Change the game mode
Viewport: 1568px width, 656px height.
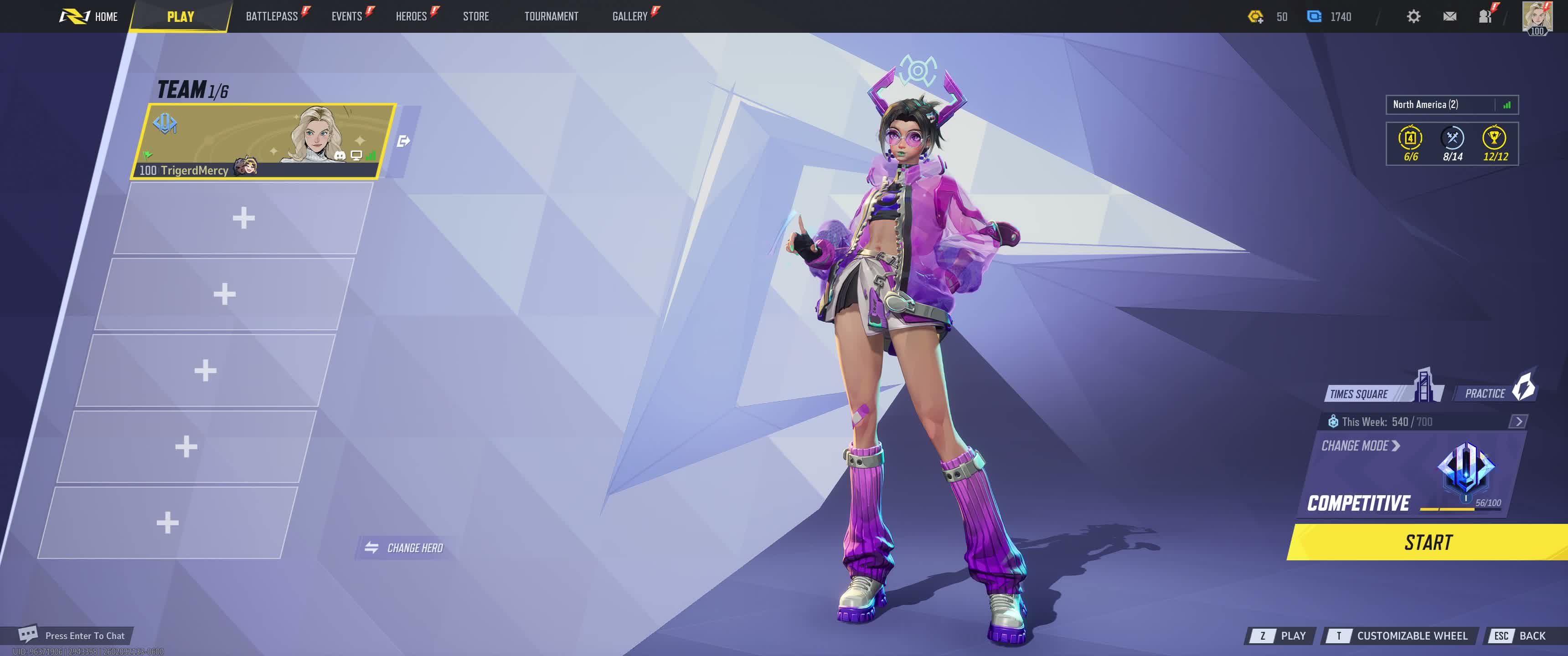[1360, 446]
